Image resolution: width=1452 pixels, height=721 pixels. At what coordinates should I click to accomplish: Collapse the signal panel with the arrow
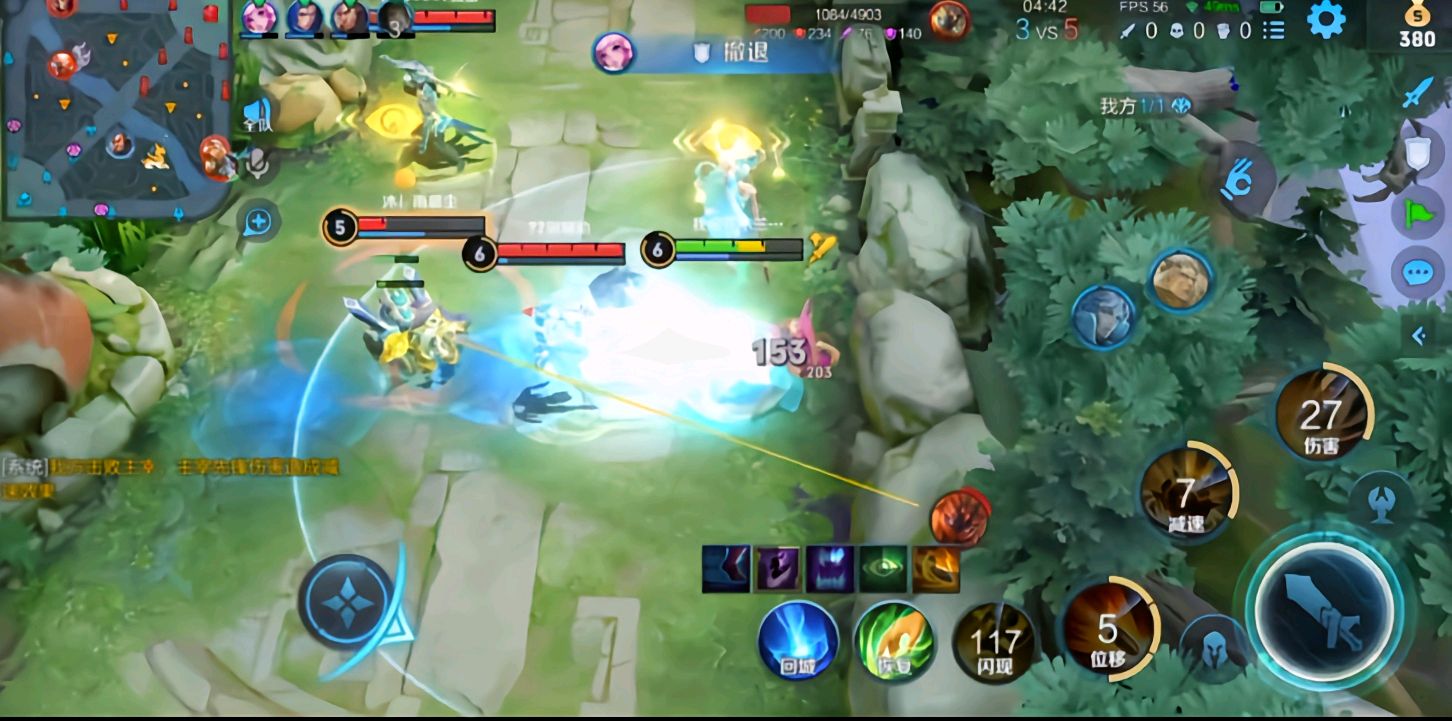(1419, 336)
